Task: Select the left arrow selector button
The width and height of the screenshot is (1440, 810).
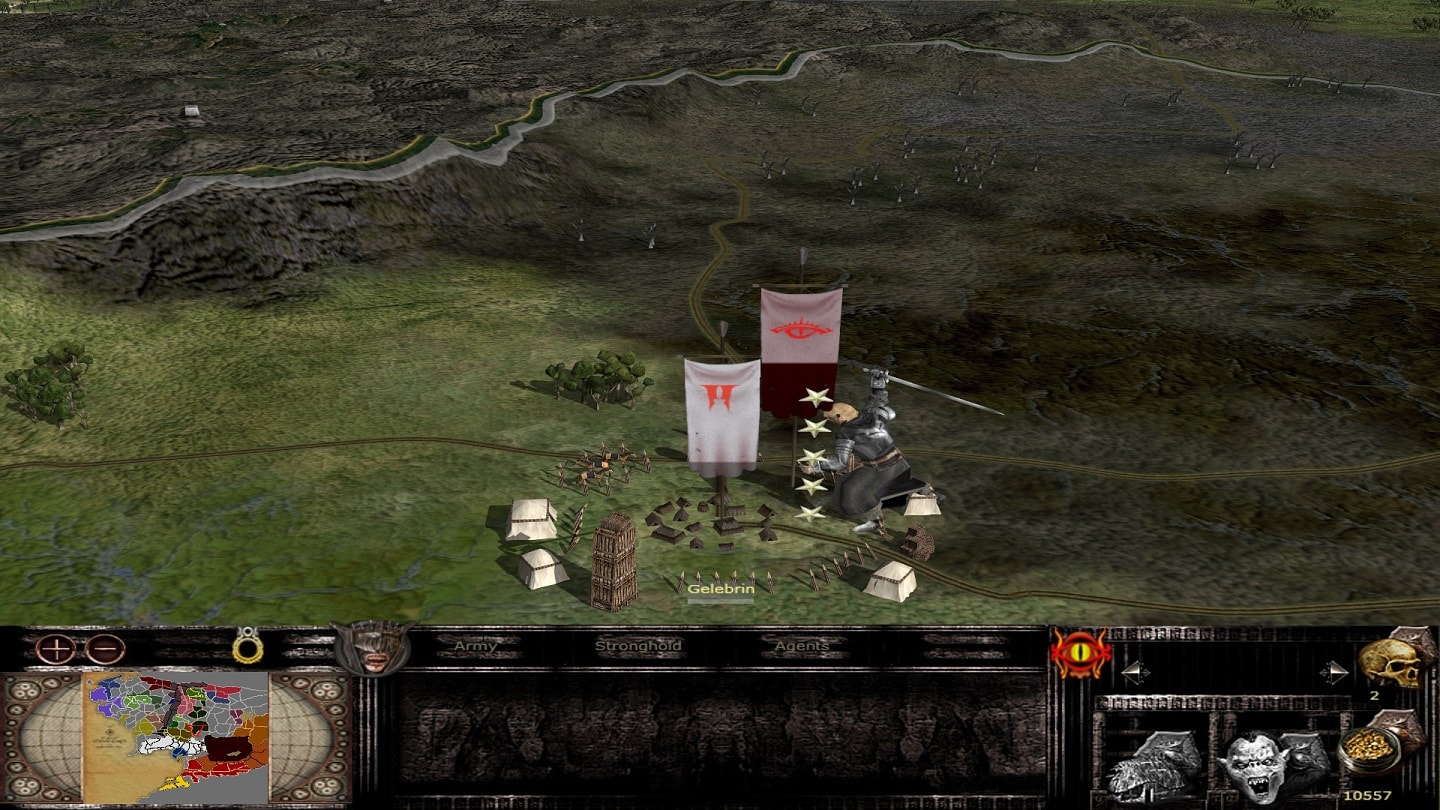Action: pos(1134,672)
